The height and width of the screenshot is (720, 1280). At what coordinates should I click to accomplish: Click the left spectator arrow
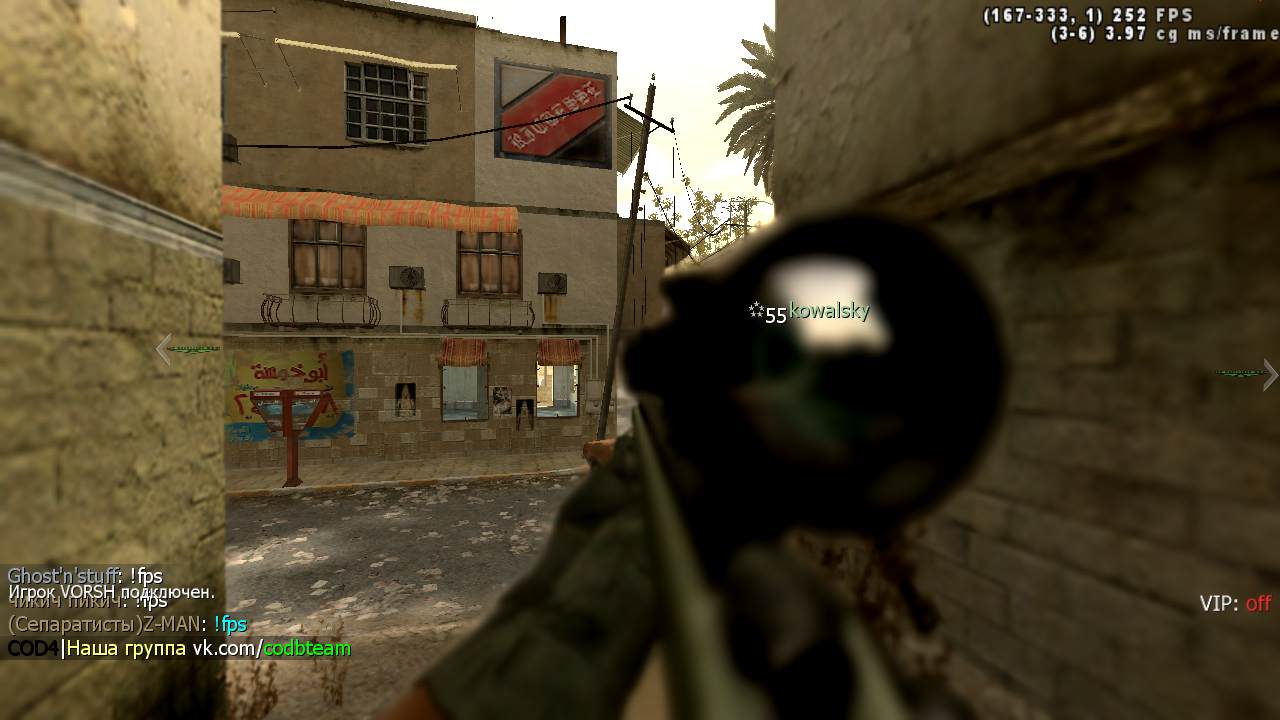165,349
